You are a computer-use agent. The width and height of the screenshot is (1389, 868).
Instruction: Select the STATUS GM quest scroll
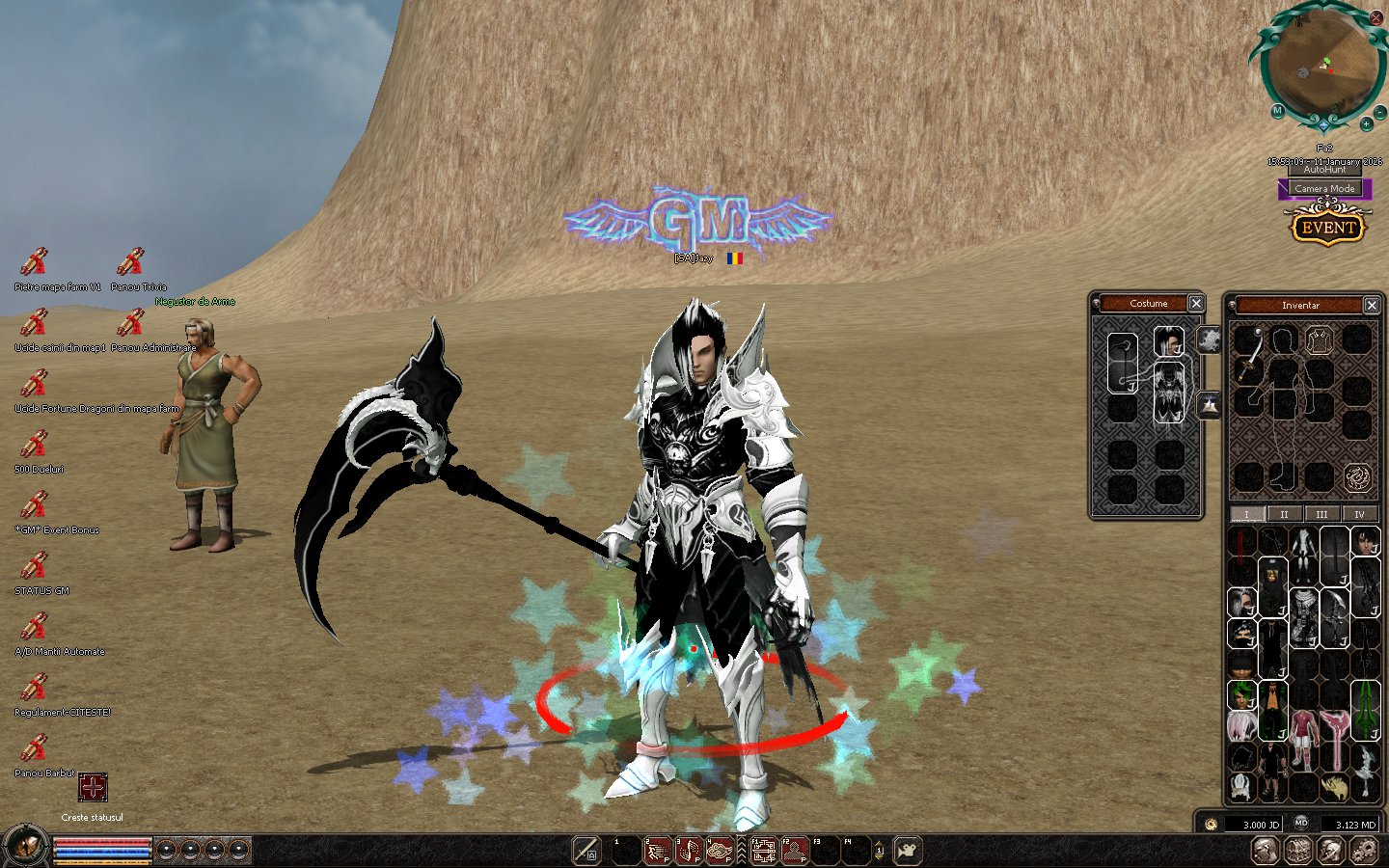click(35, 565)
